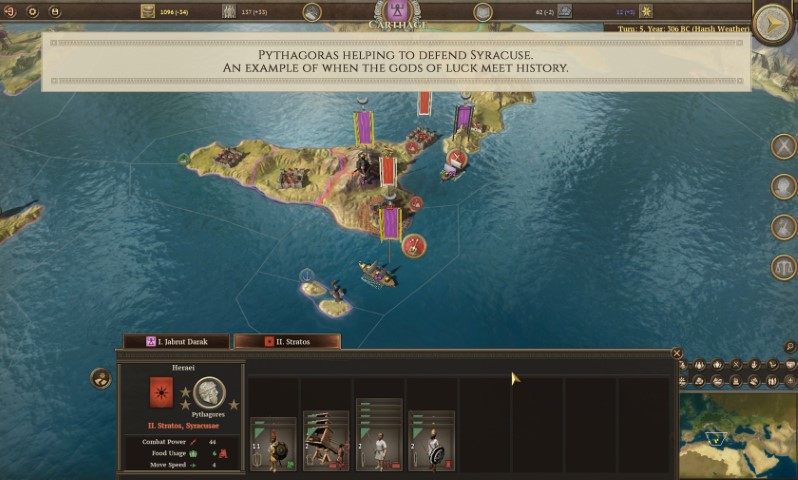Switch to the I. Iabrut Darak army tab

(x=175, y=341)
